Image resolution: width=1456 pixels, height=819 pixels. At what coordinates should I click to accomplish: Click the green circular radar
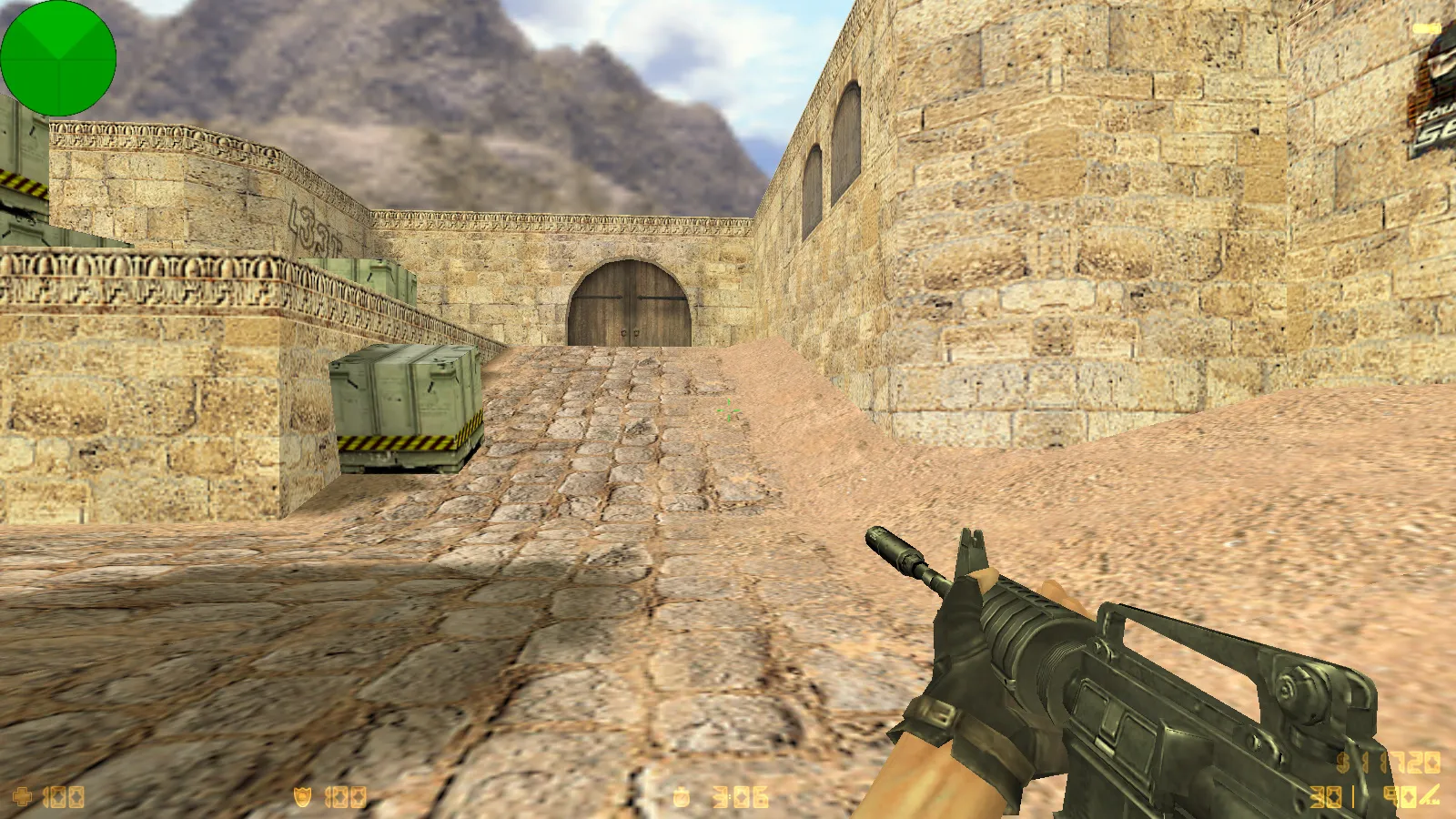tap(58, 58)
